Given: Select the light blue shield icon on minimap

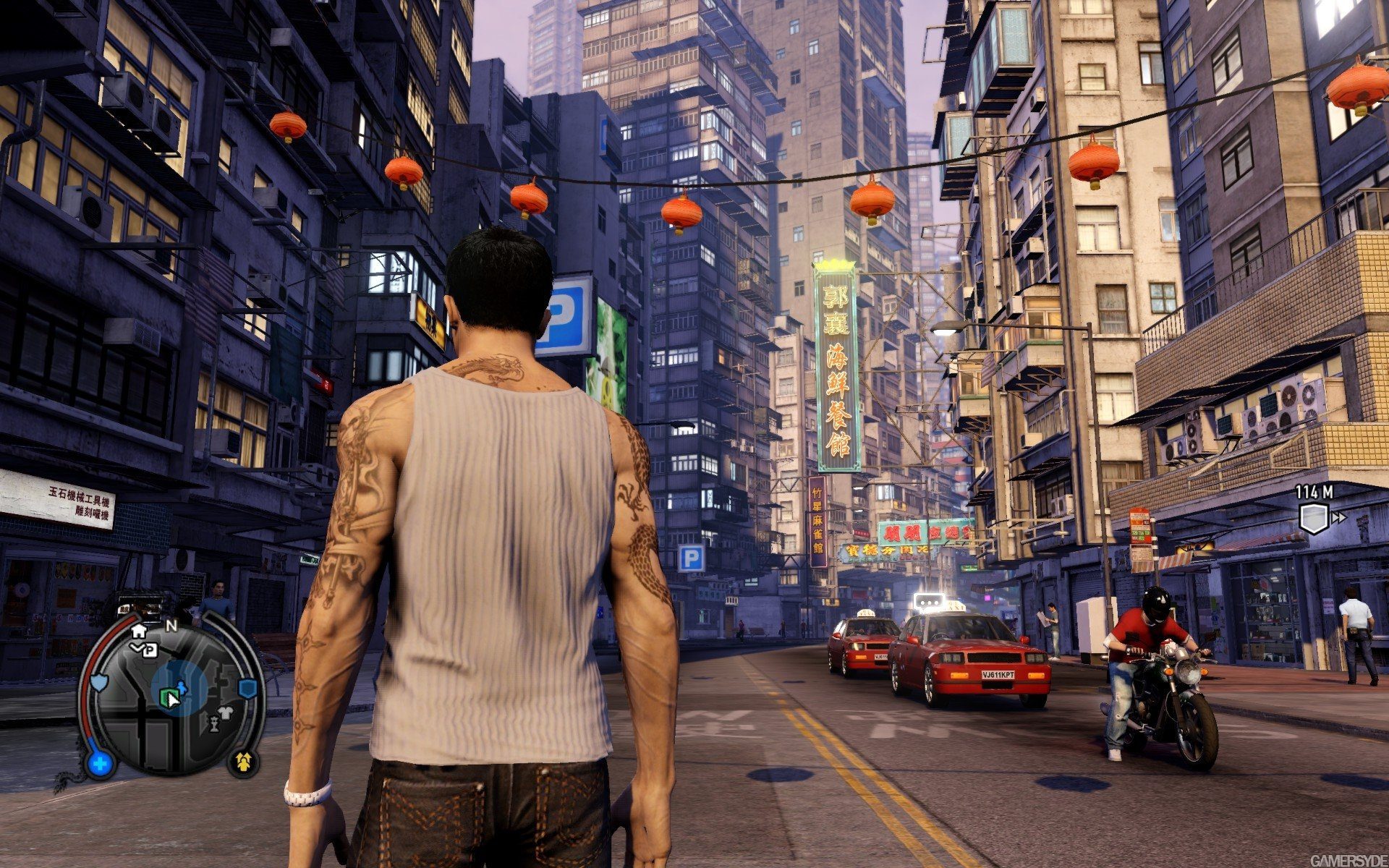Looking at the screenshot, I should (98, 682).
